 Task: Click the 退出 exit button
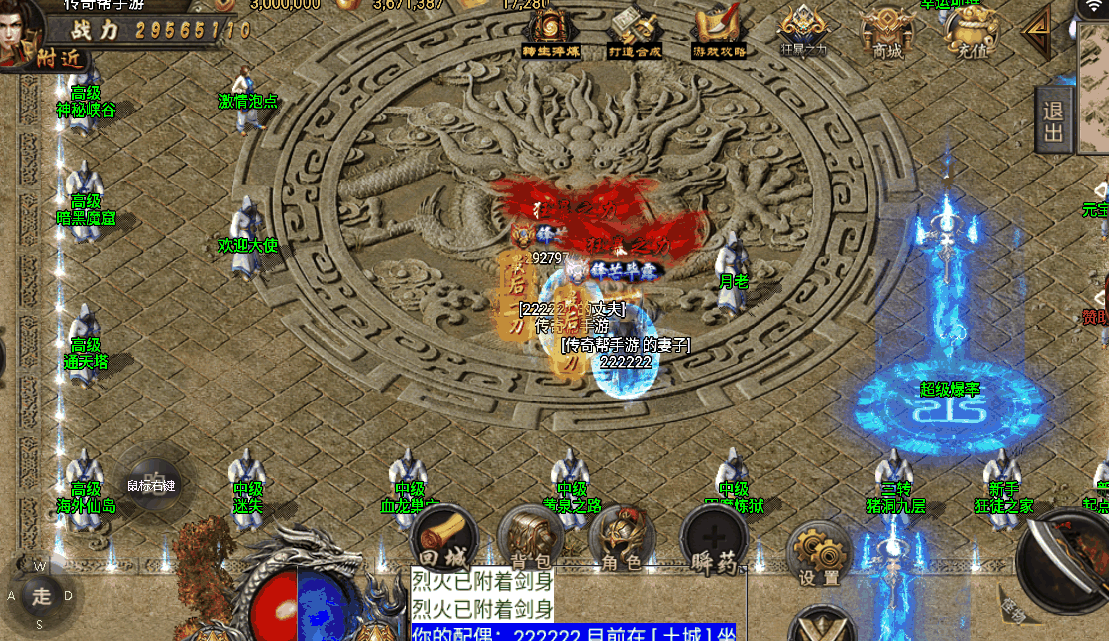1054,121
